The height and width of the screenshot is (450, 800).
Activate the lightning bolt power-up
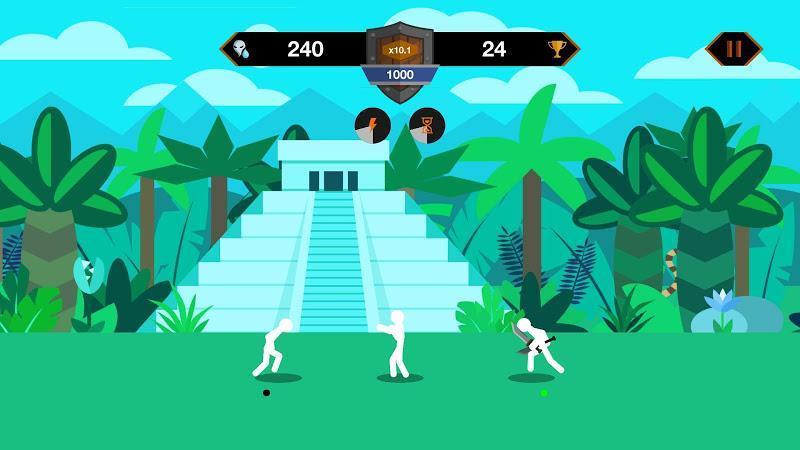pyautogui.click(x=372, y=126)
